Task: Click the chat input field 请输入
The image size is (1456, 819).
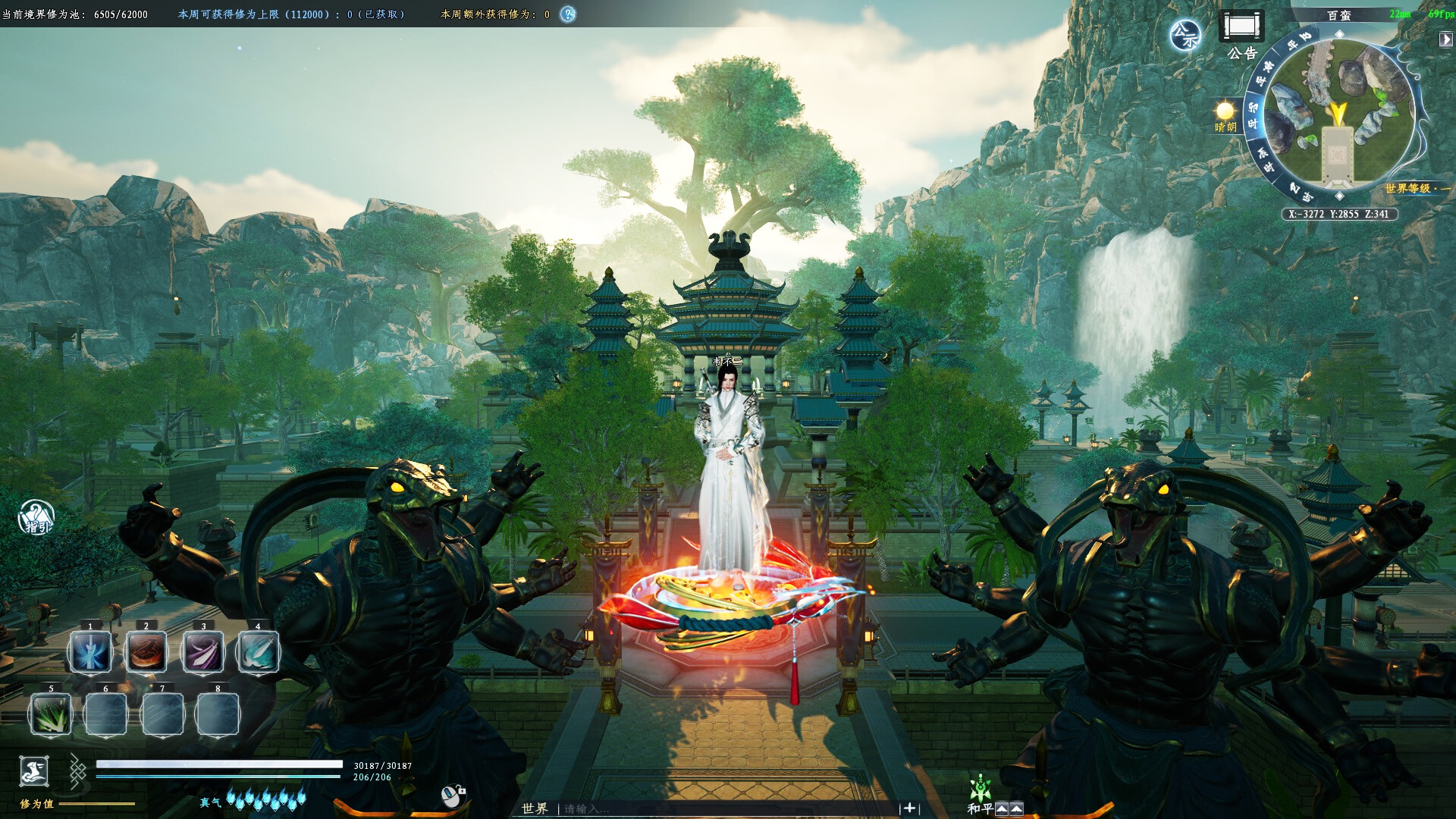Action: point(599,808)
